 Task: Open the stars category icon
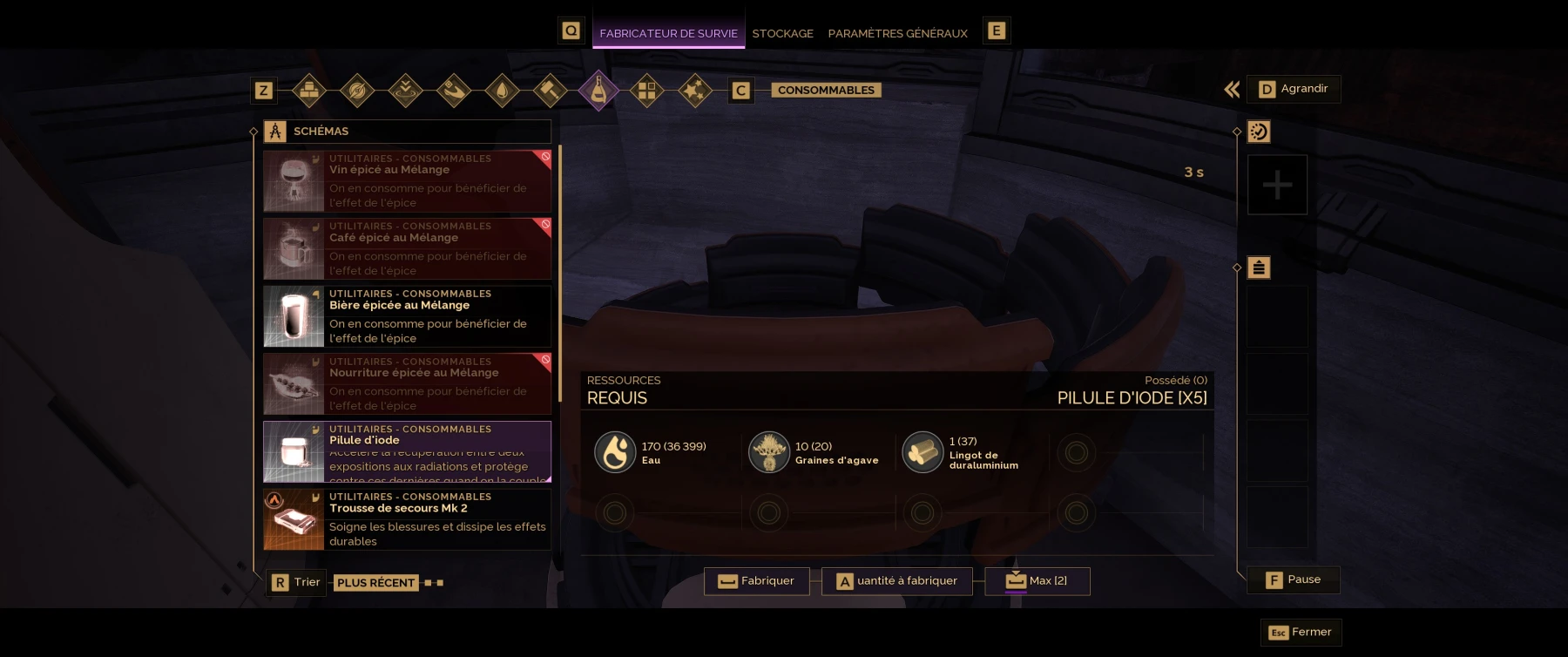click(694, 91)
